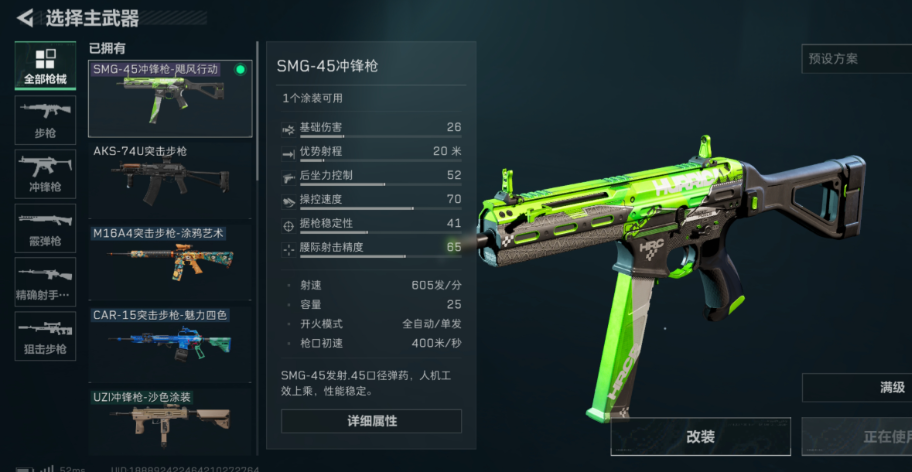Select the 全部枪械 category tab
The image size is (912, 472).
click(x=45, y=66)
